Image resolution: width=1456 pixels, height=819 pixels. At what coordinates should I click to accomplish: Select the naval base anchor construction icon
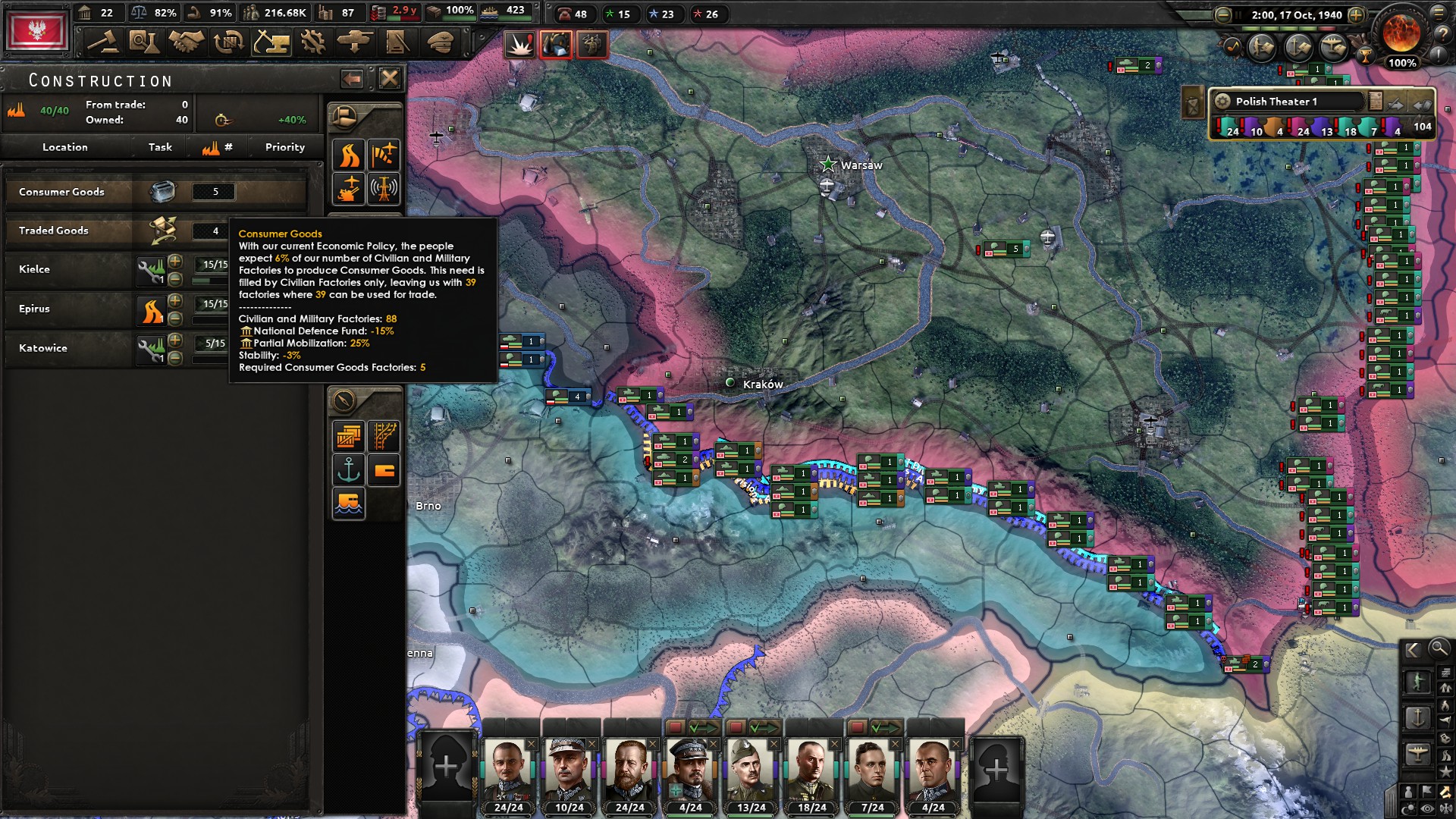point(349,469)
